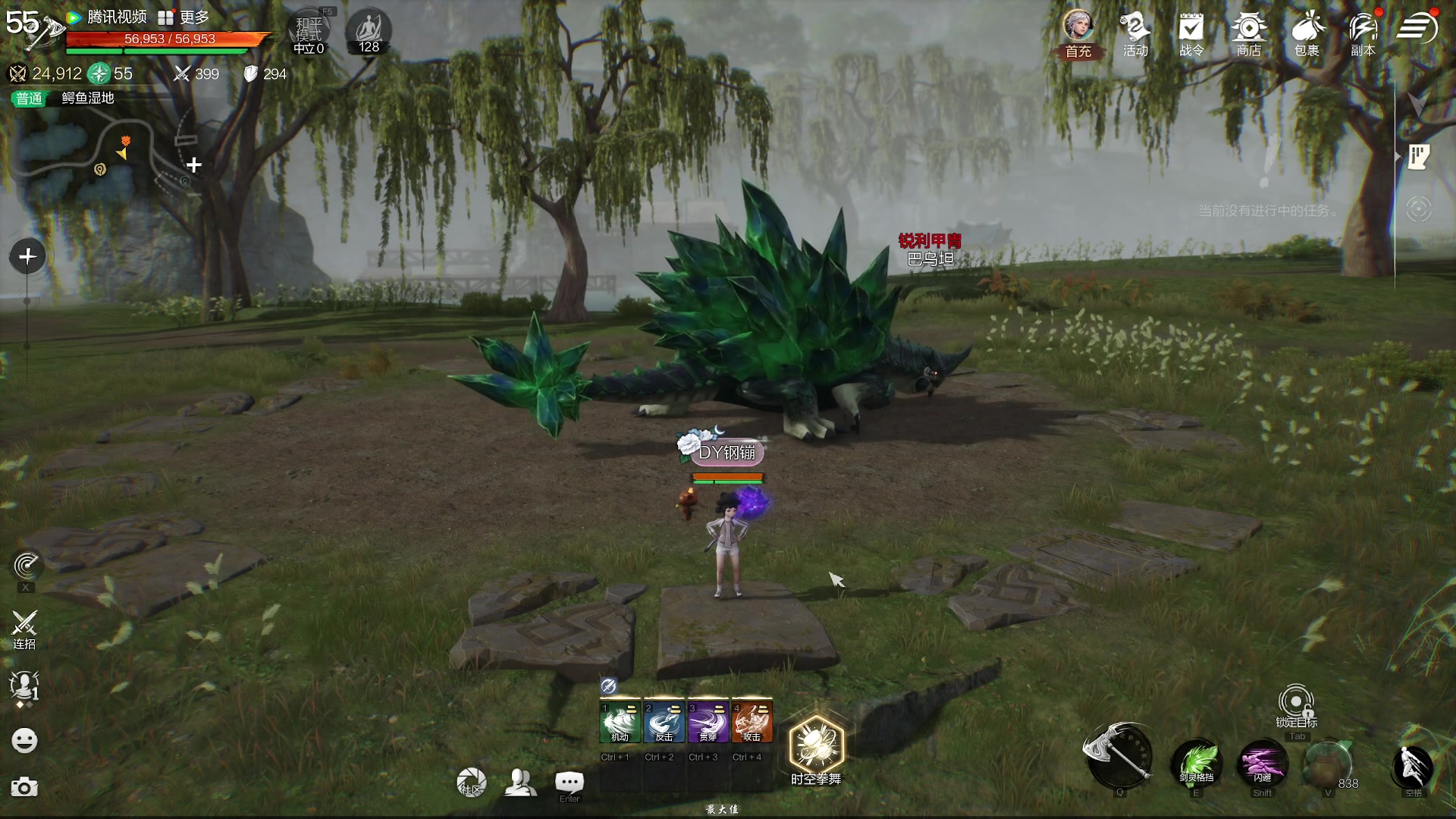The height and width of the screenshot is (819, 1456).
Task: Open the 更多 more menu
Action: click(184, 17)
